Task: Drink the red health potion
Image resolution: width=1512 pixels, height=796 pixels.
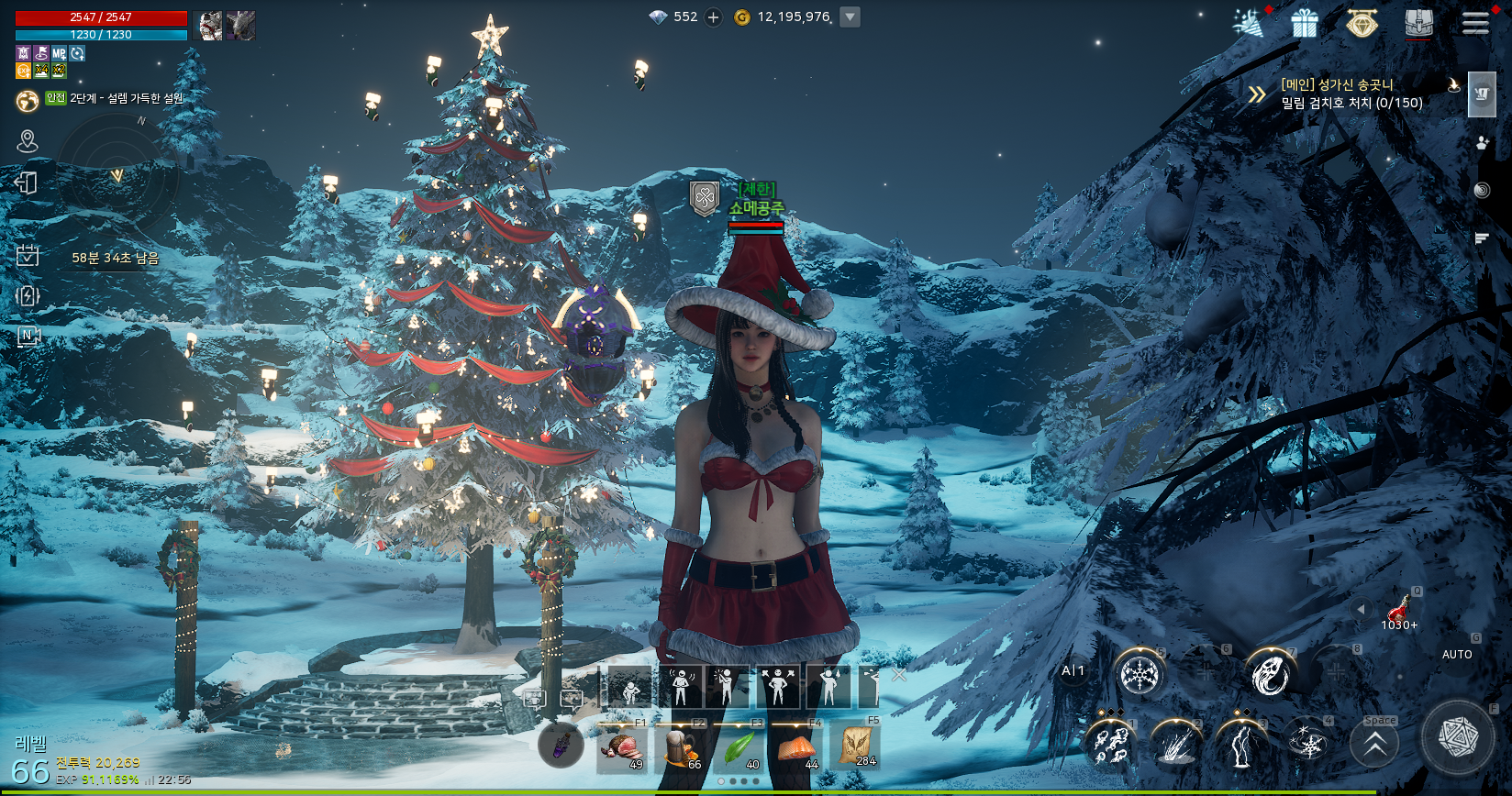Action: [x=1399, y=609]
